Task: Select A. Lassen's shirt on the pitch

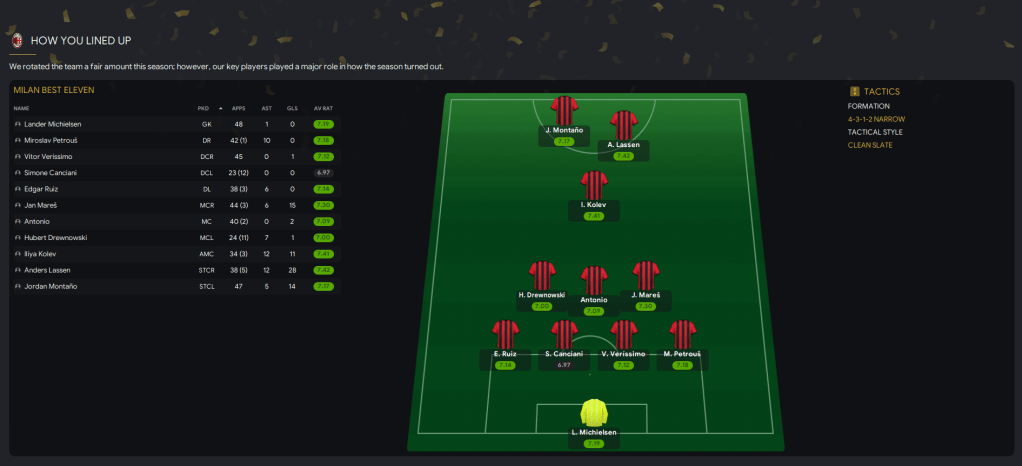Action: 623,125
